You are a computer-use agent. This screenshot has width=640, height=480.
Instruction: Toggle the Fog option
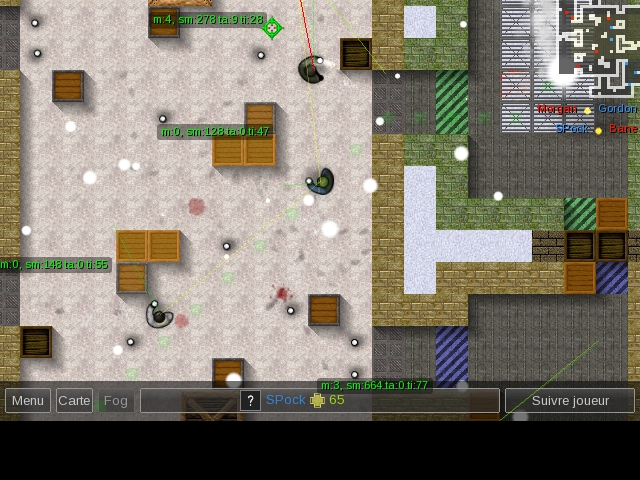(x=116, y=401)
